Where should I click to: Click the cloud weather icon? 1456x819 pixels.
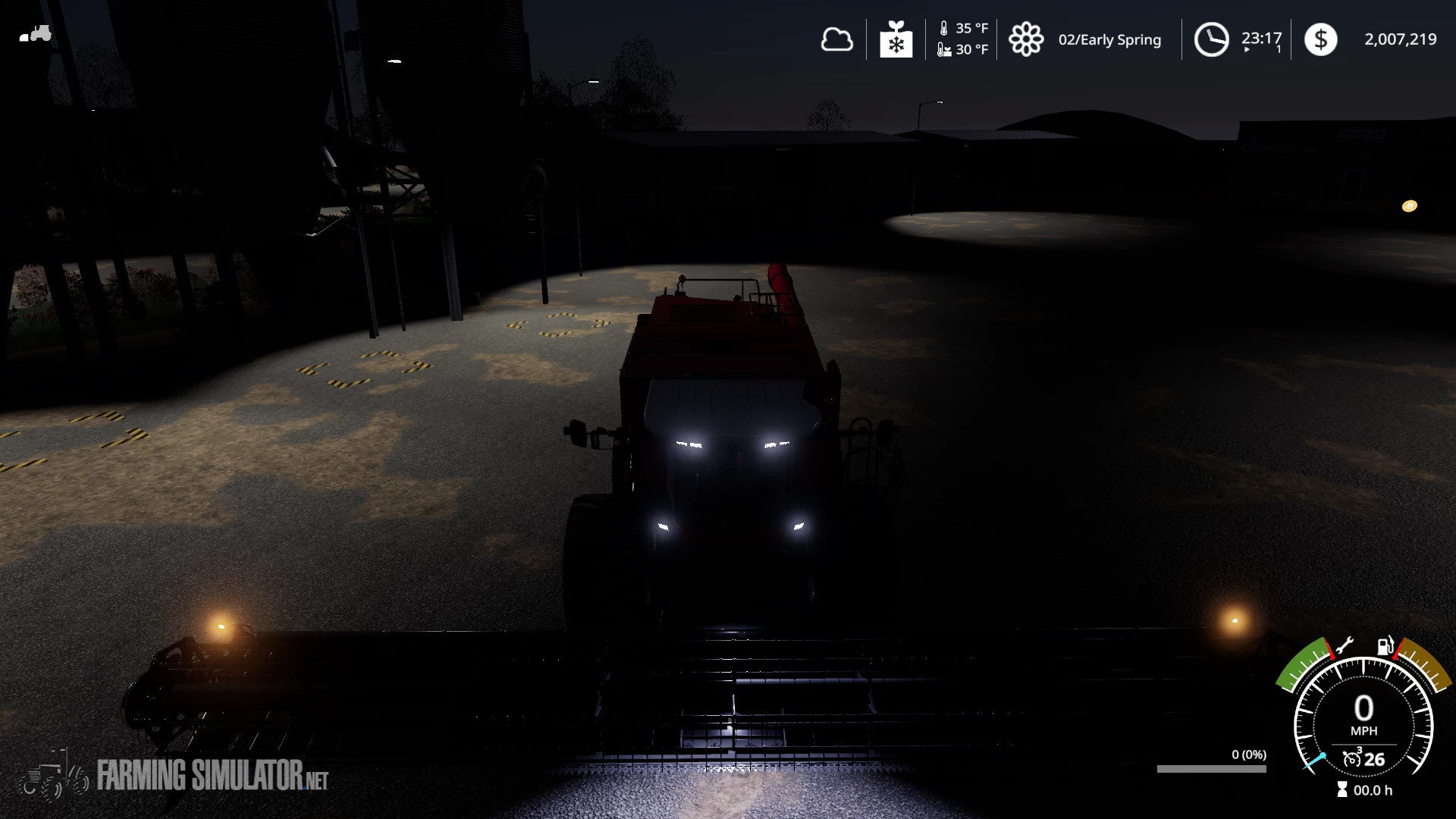point(836,39)
